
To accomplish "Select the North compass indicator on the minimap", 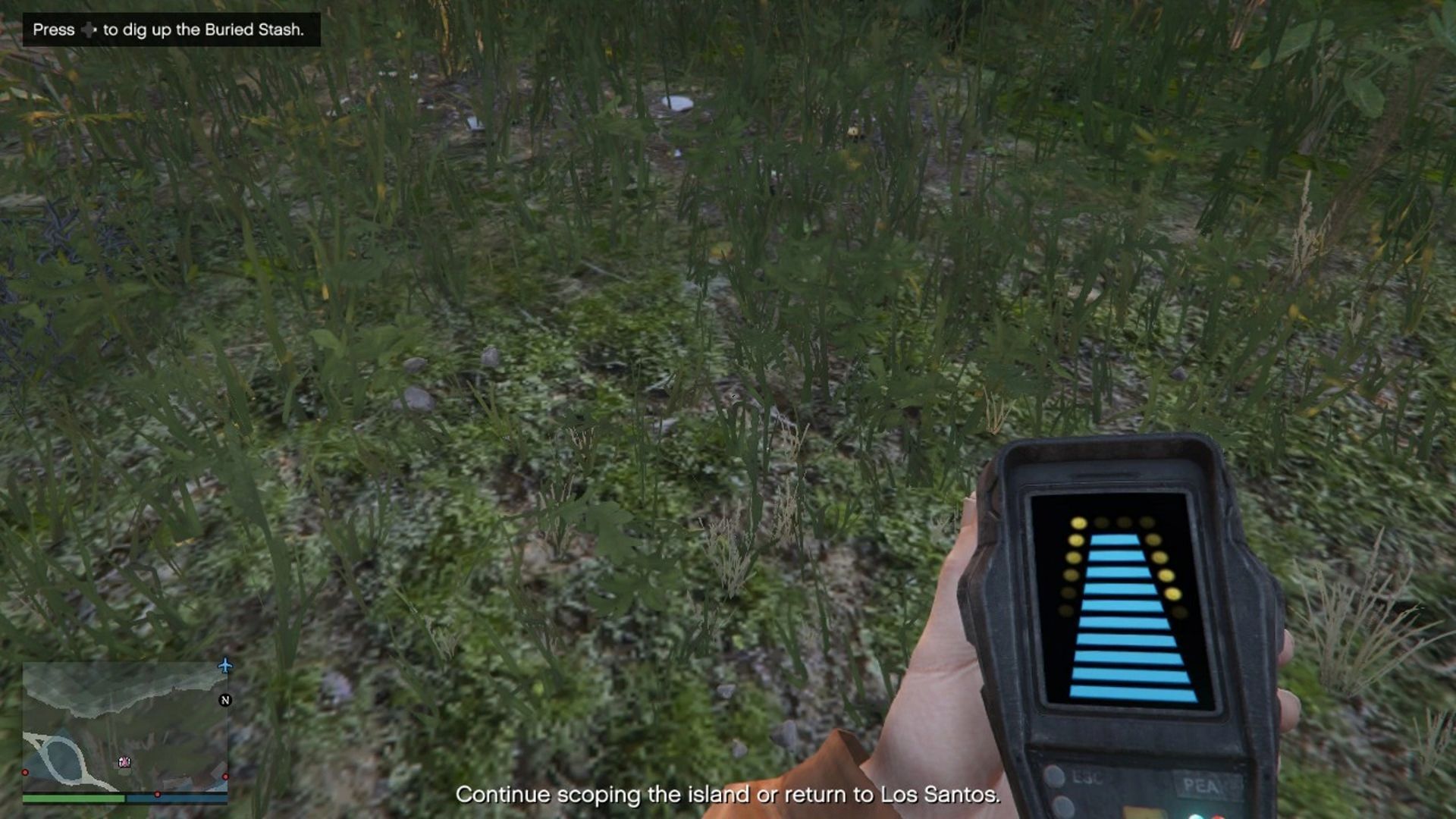I will pos(225,700).
